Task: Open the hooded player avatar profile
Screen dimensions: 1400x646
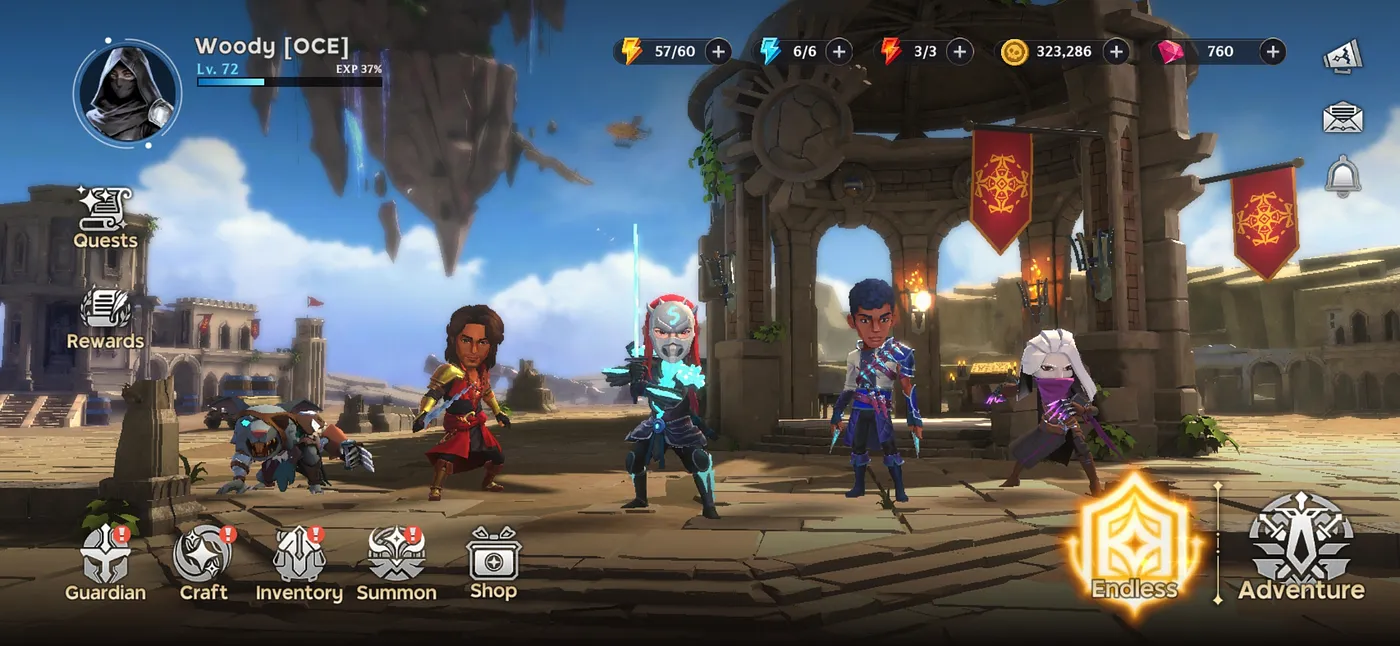Action: click(127, 93)
